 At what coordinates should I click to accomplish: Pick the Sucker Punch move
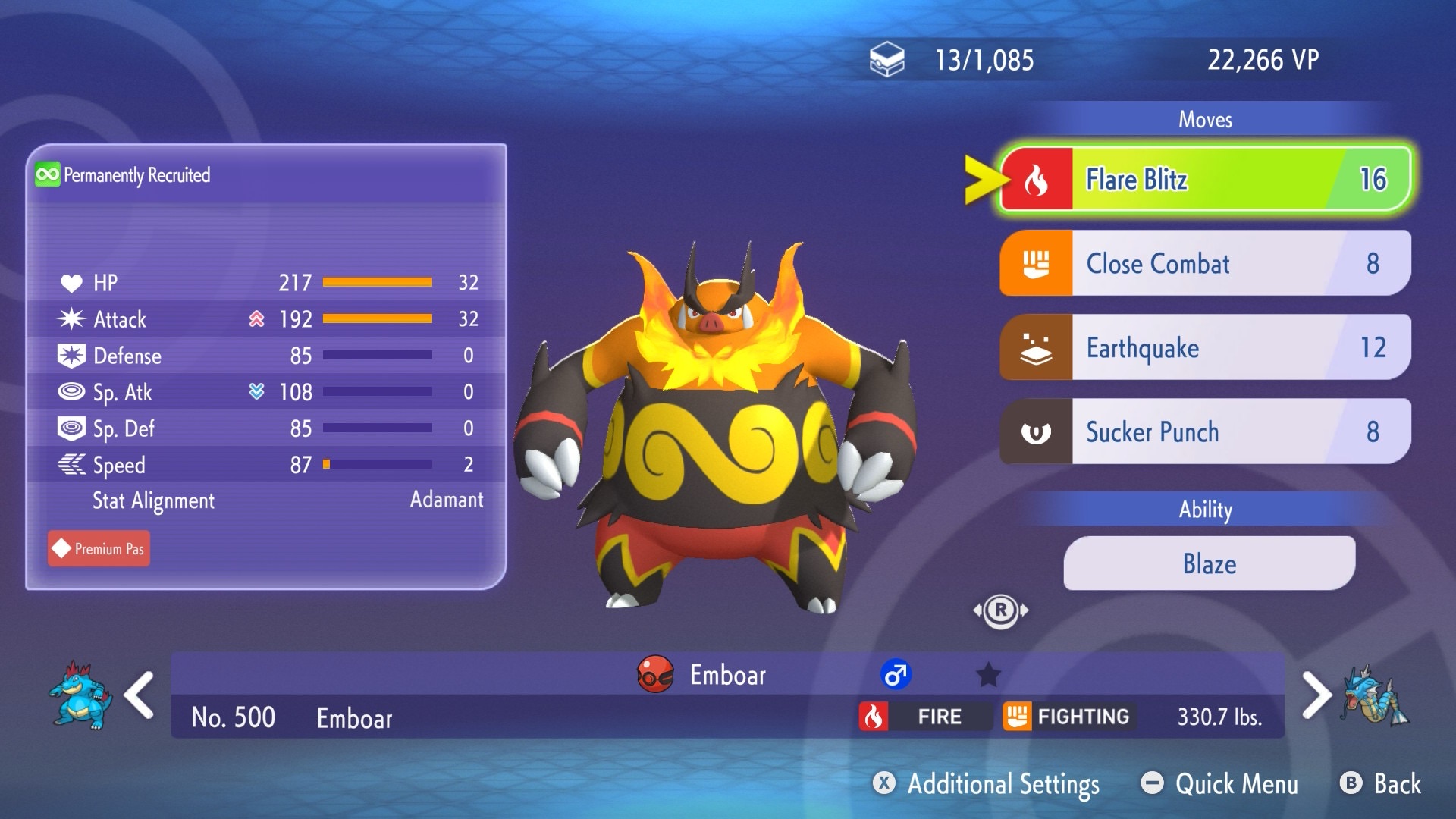coord(1204,432)
